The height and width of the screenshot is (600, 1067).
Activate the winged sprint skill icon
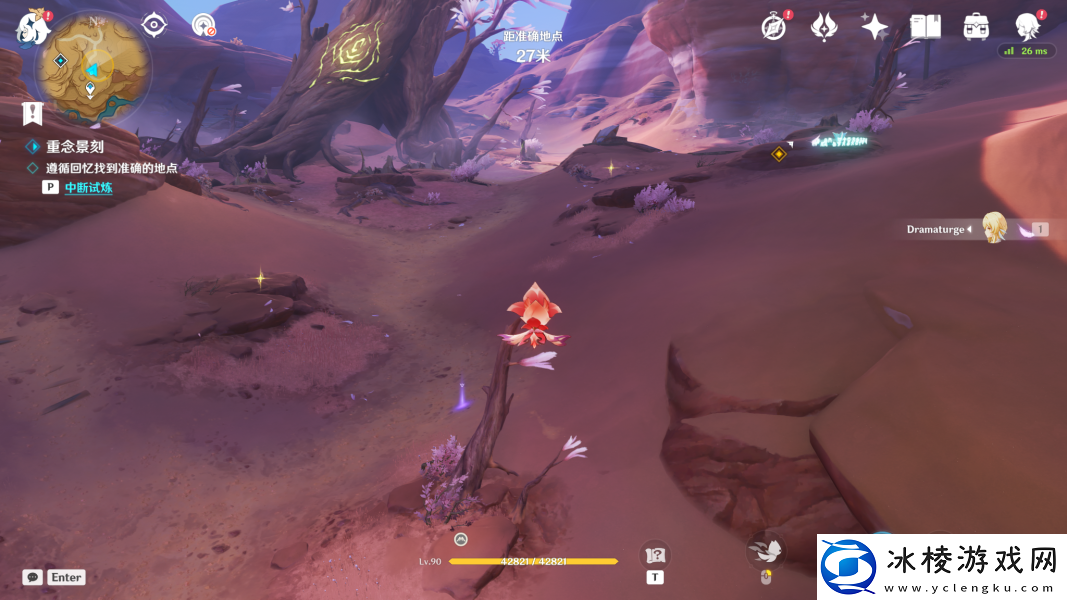(765, 550)
